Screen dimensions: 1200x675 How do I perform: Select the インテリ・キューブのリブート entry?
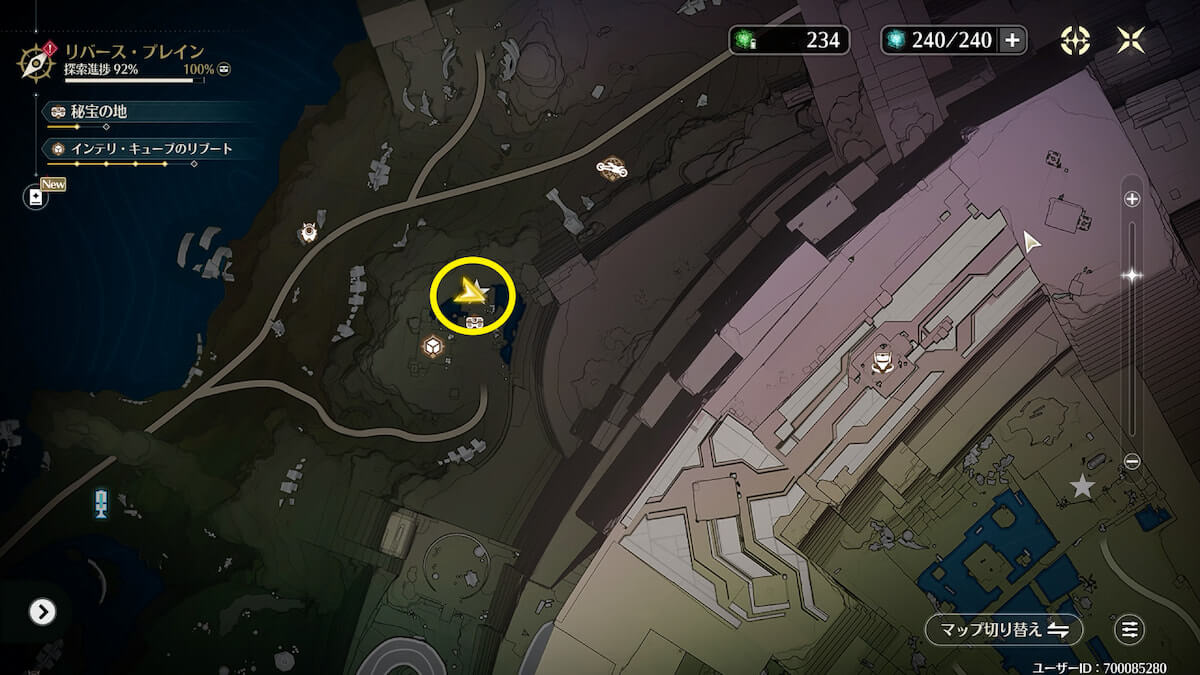[x=150, y=149]
